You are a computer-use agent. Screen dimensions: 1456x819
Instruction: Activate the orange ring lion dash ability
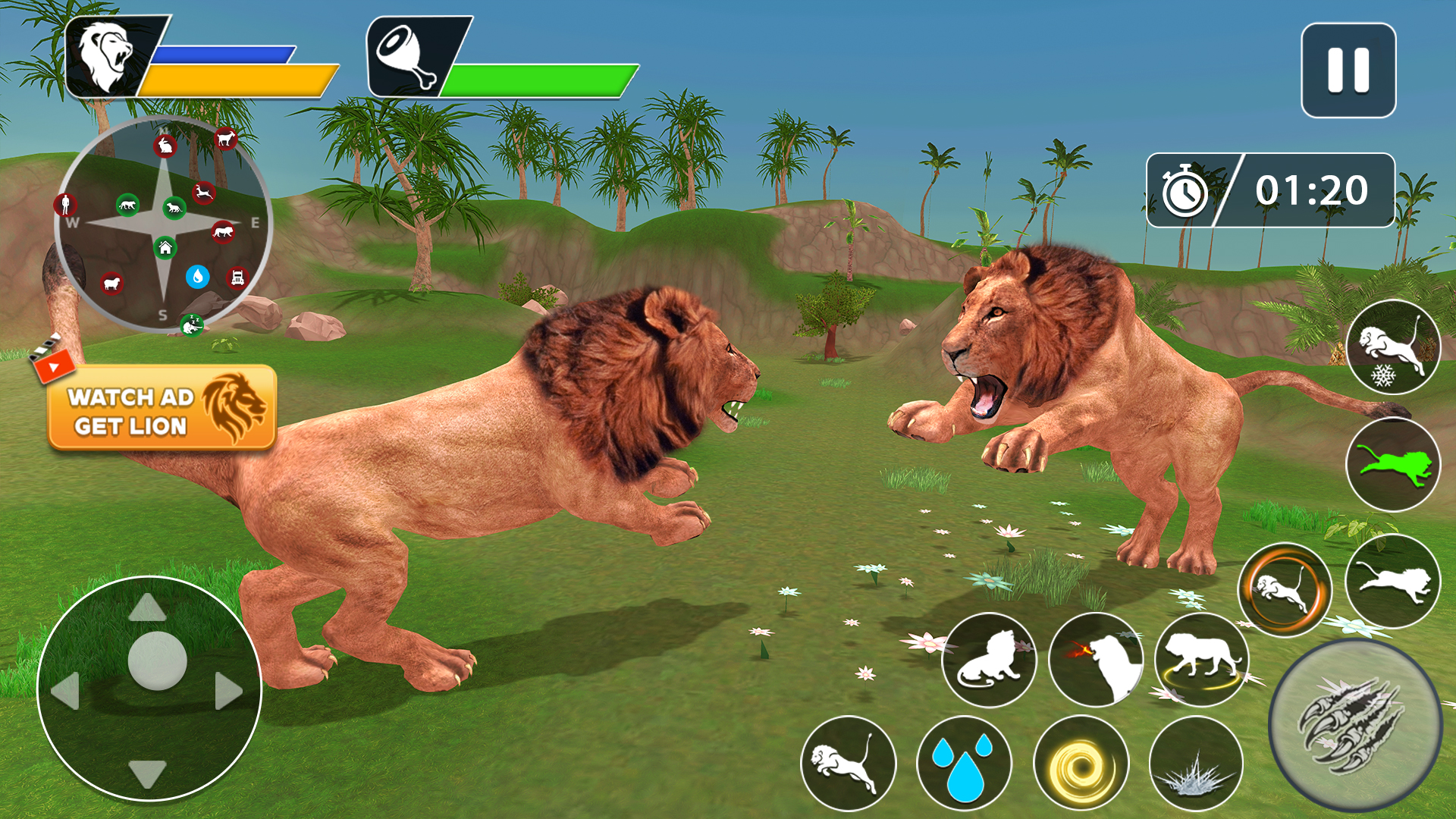coord(1285,590)
